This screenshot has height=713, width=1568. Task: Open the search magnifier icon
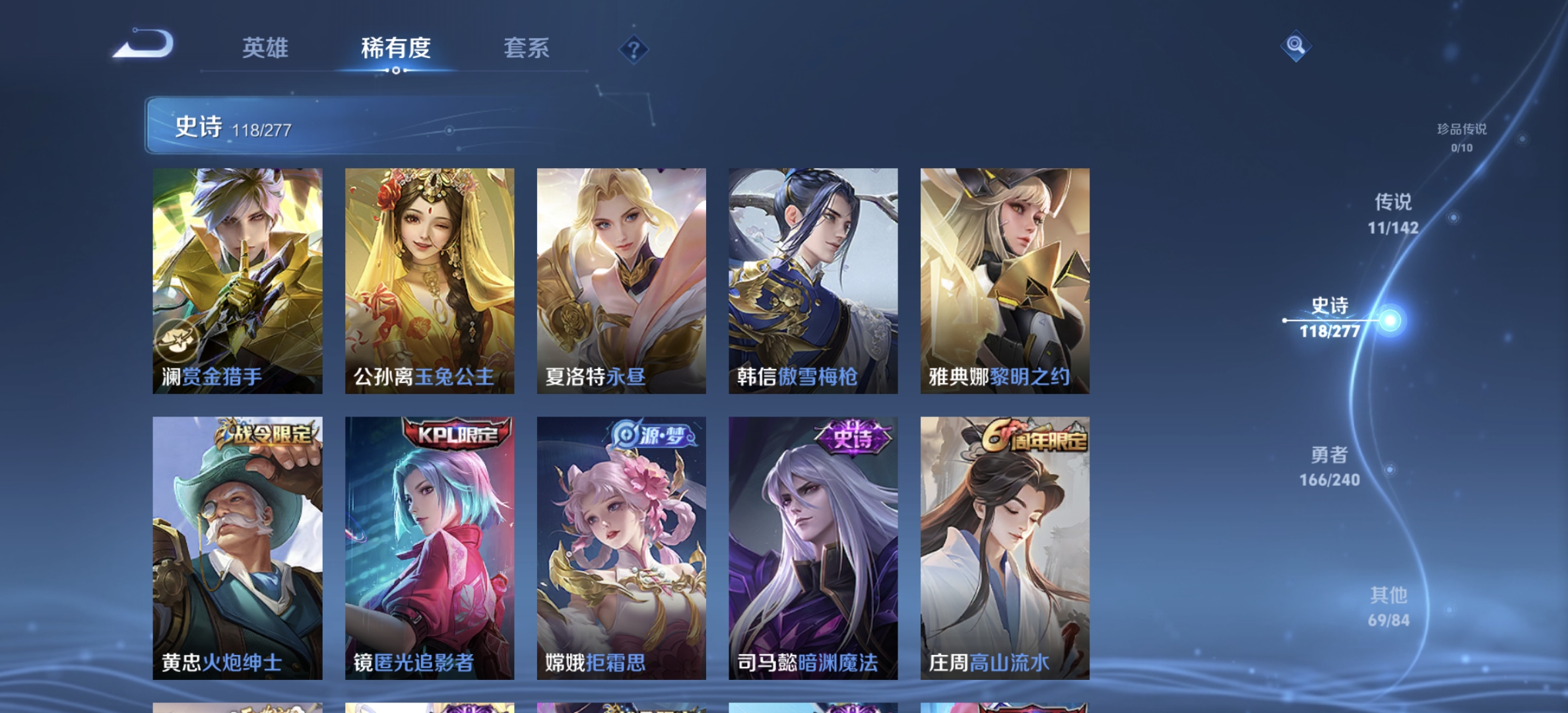[x=1295, y=45]
